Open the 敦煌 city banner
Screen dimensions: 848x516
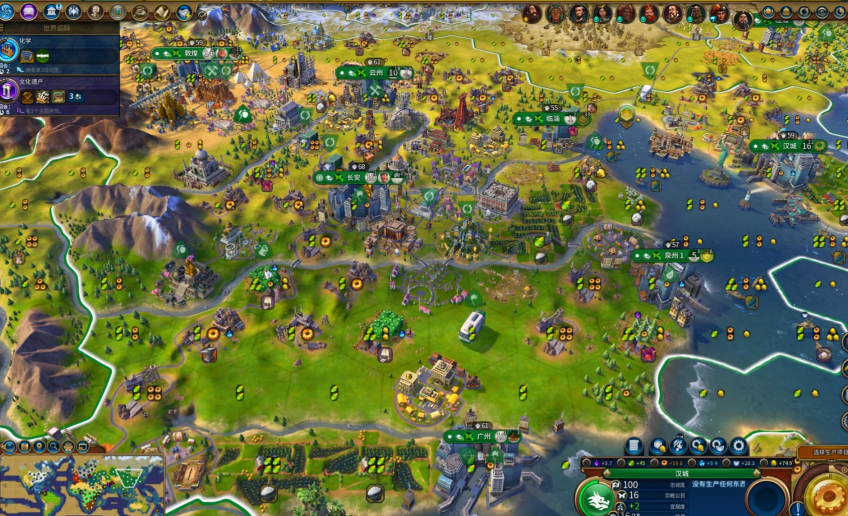tap(191, 53)
